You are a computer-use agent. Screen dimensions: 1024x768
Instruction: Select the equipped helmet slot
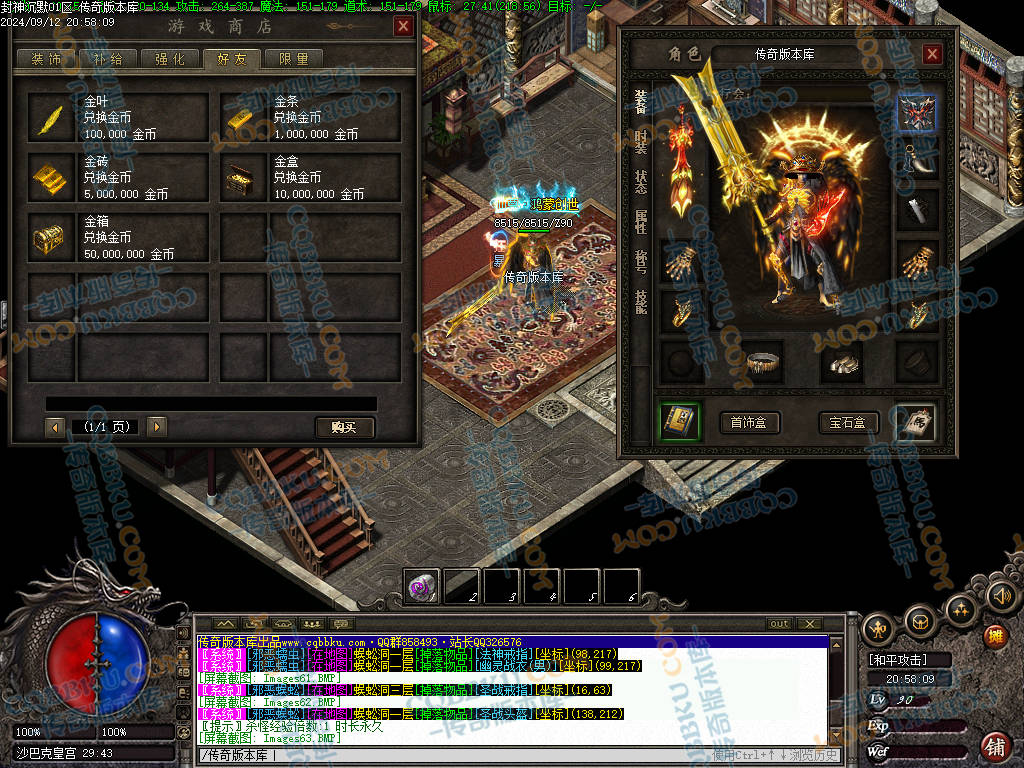[917, 113]
